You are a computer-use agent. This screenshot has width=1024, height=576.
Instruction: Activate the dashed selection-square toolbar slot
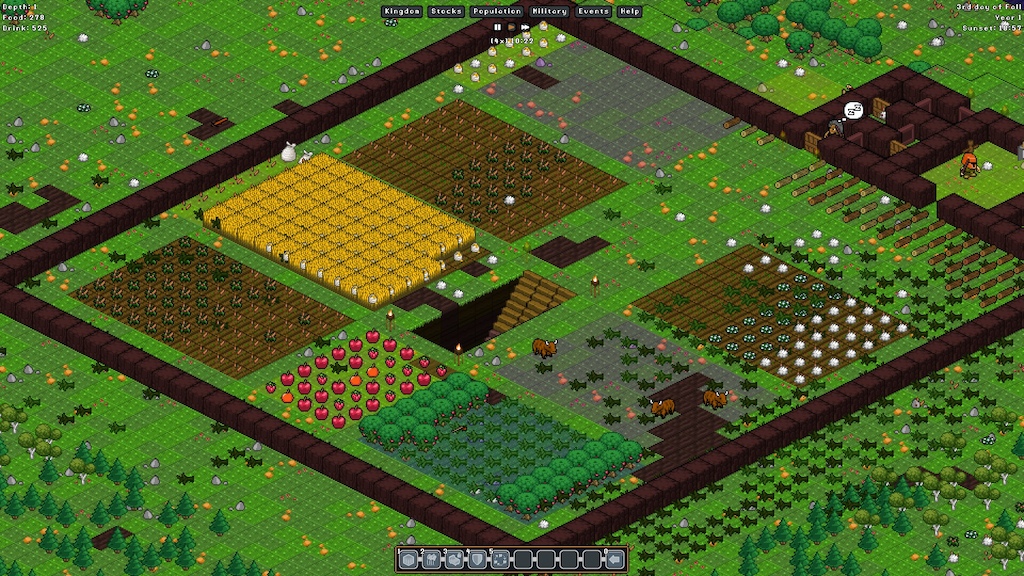pyautogui.click(x=501, y=559)
